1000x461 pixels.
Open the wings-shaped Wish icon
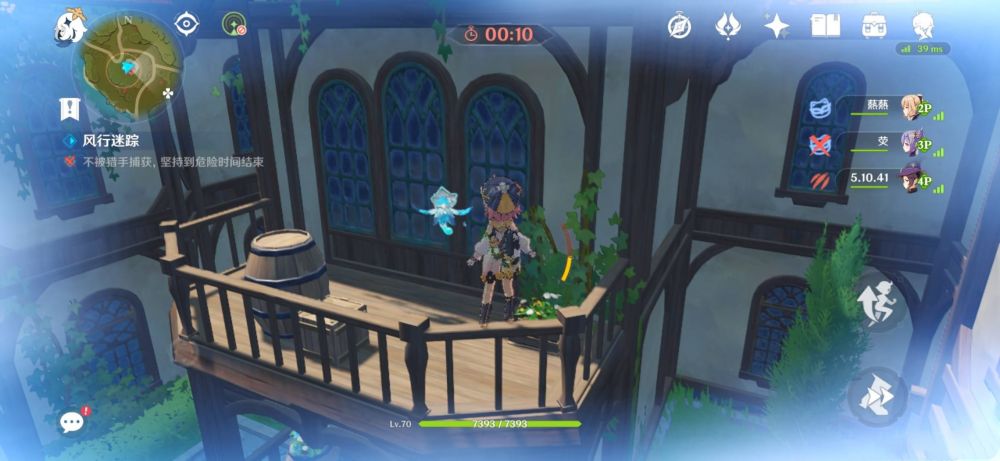(728, 26)
